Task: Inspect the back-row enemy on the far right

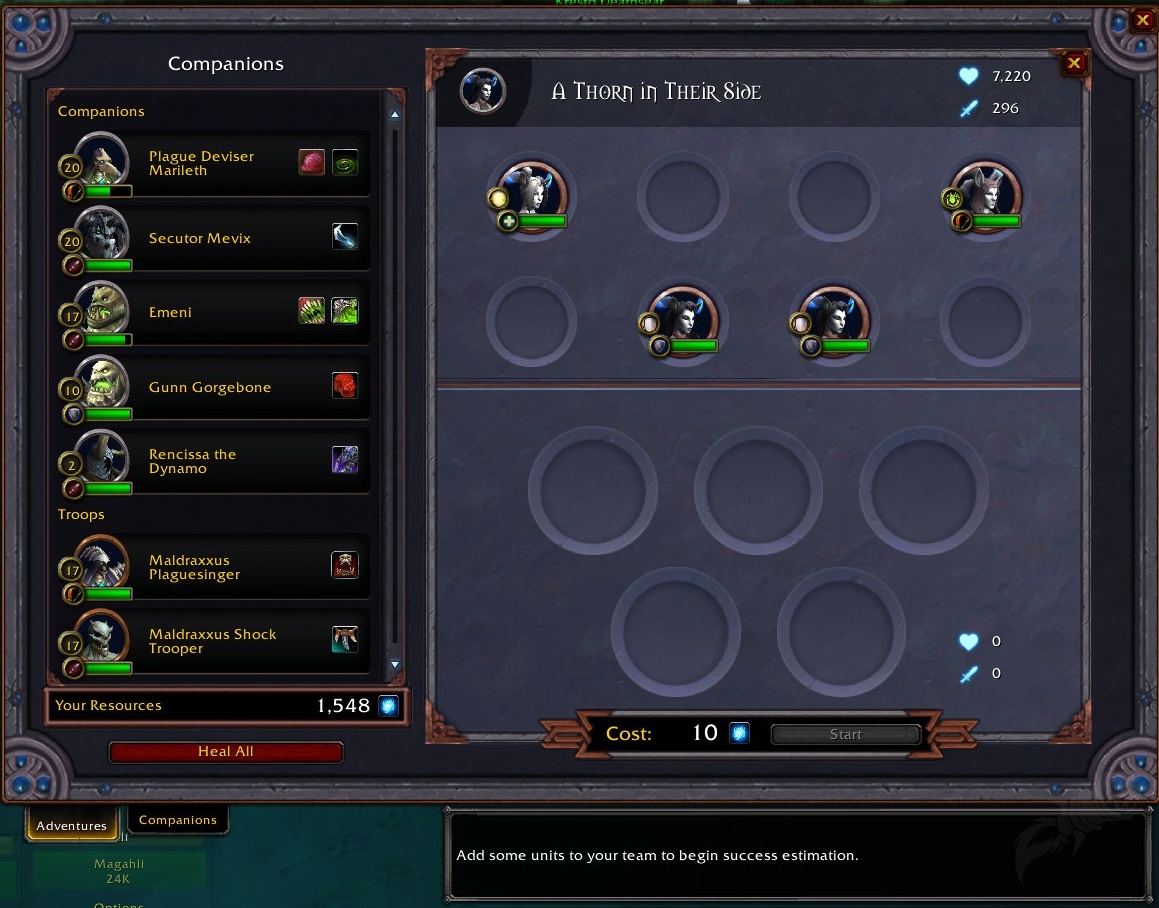Action: pos(986,194)
